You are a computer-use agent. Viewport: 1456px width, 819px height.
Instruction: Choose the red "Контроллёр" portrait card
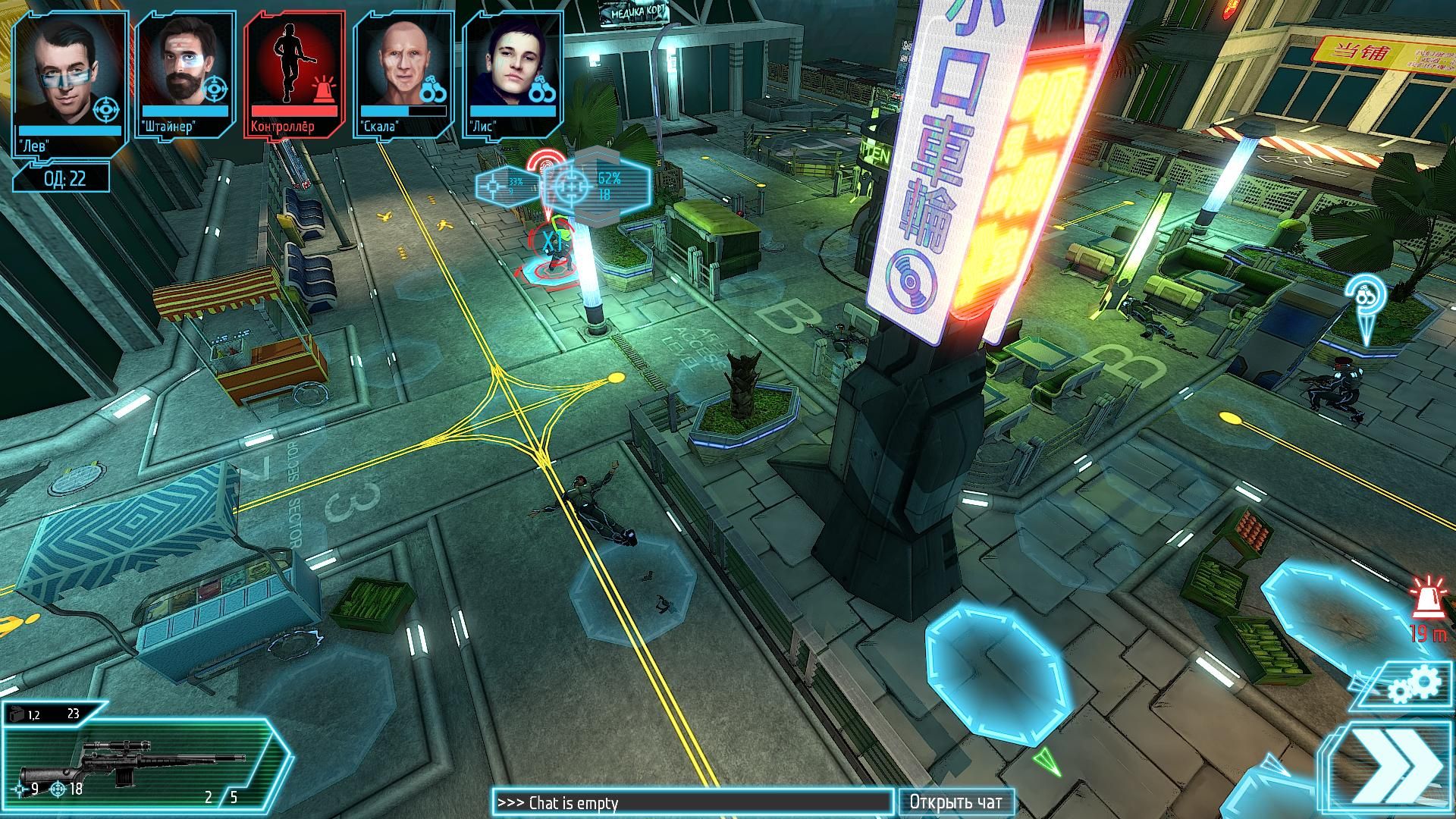(294, 72)
